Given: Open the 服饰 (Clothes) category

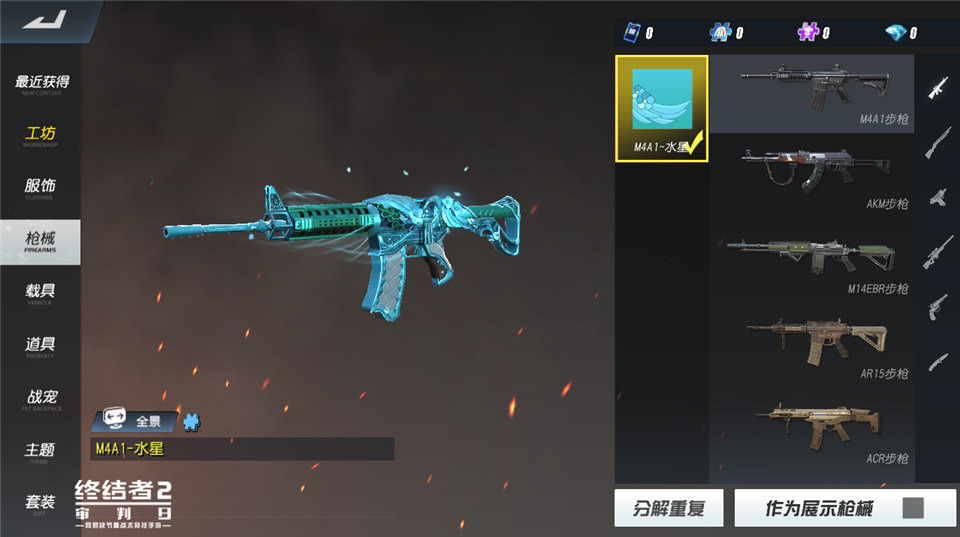Looking at the screenshot, I should (41, 188).
